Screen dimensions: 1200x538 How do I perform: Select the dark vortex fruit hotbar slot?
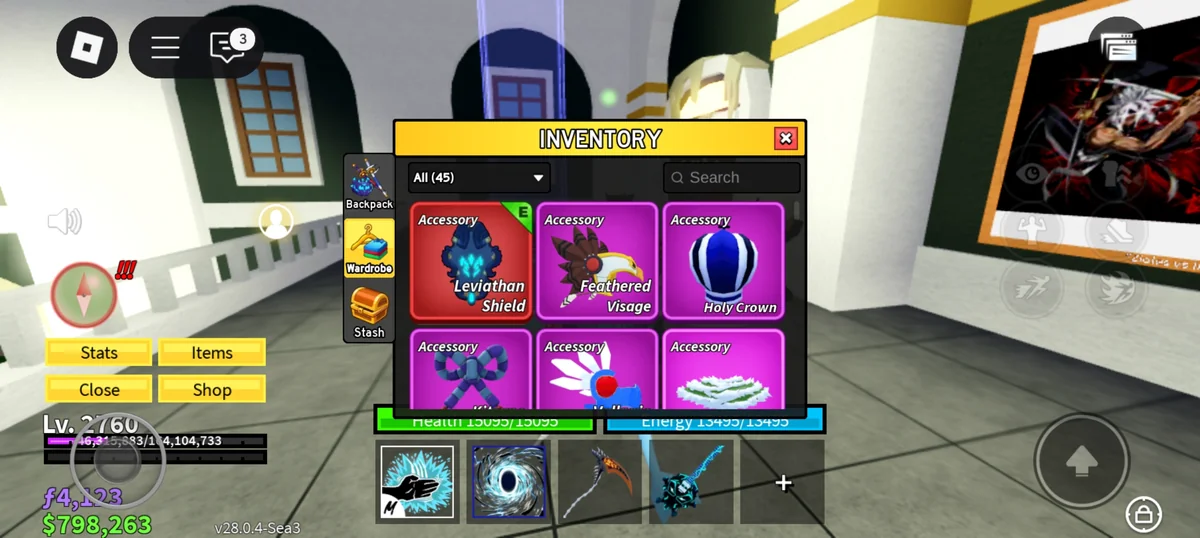[x=508, y=482]
